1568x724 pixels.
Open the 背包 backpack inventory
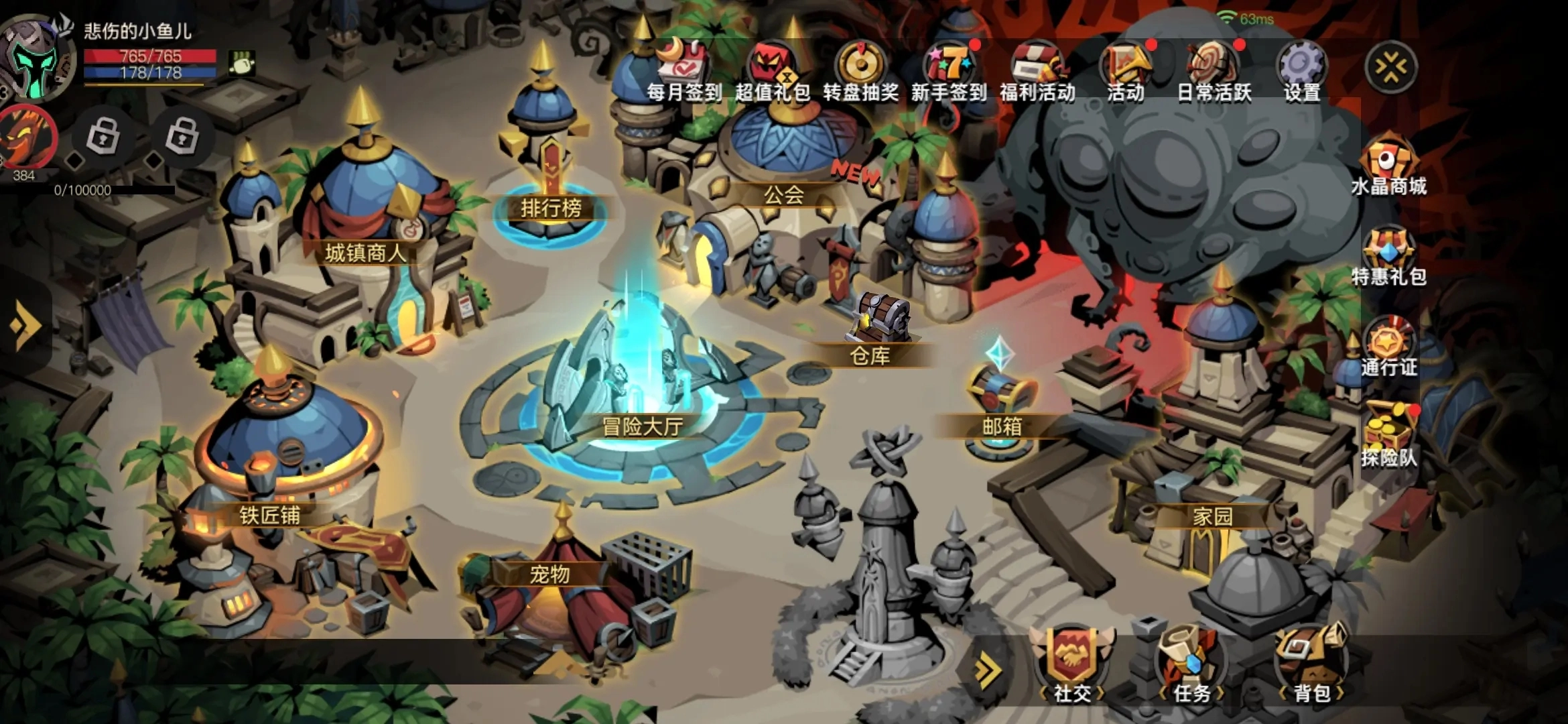[1311, 664]
